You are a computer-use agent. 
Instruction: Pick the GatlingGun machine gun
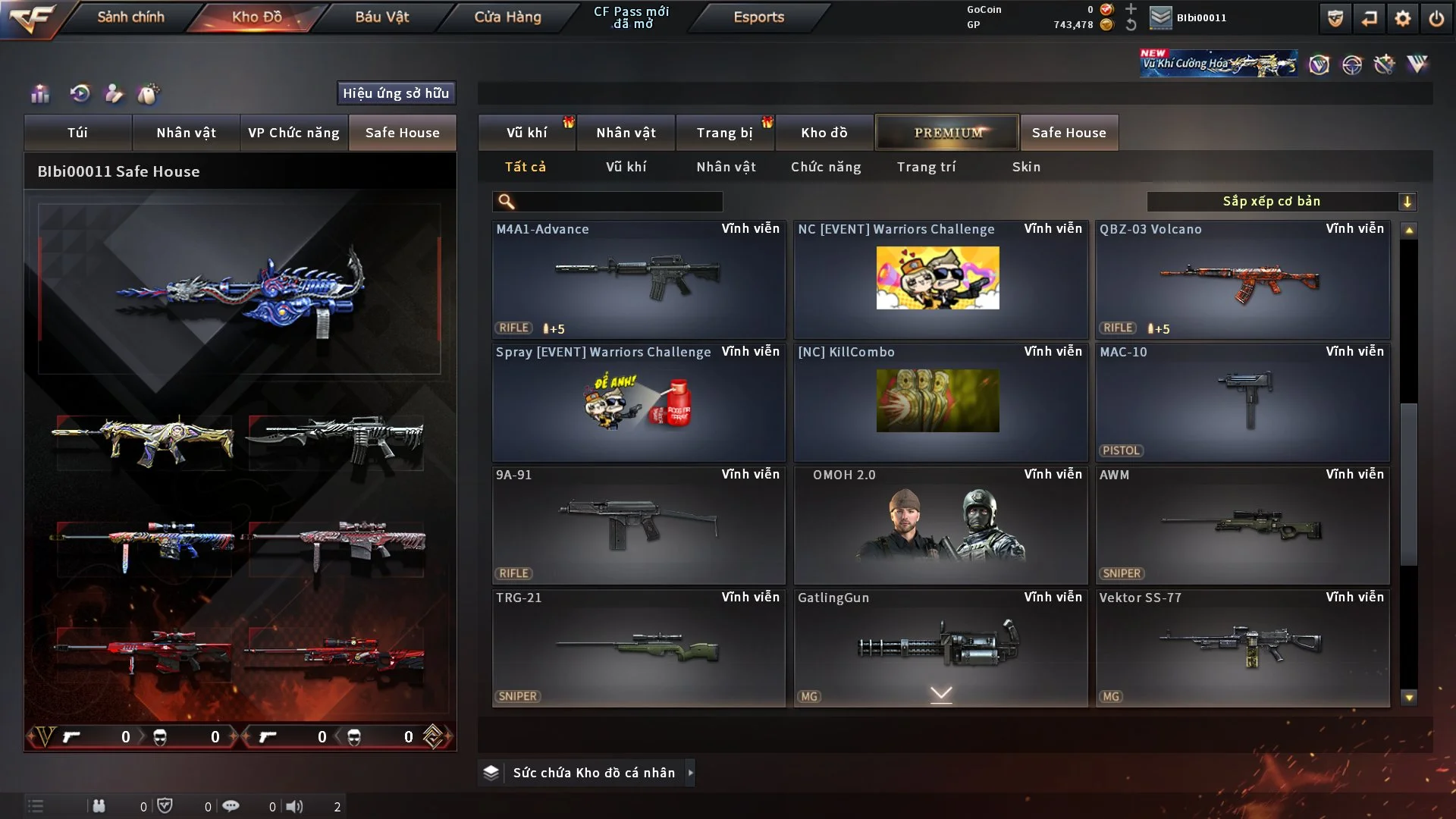940,648
